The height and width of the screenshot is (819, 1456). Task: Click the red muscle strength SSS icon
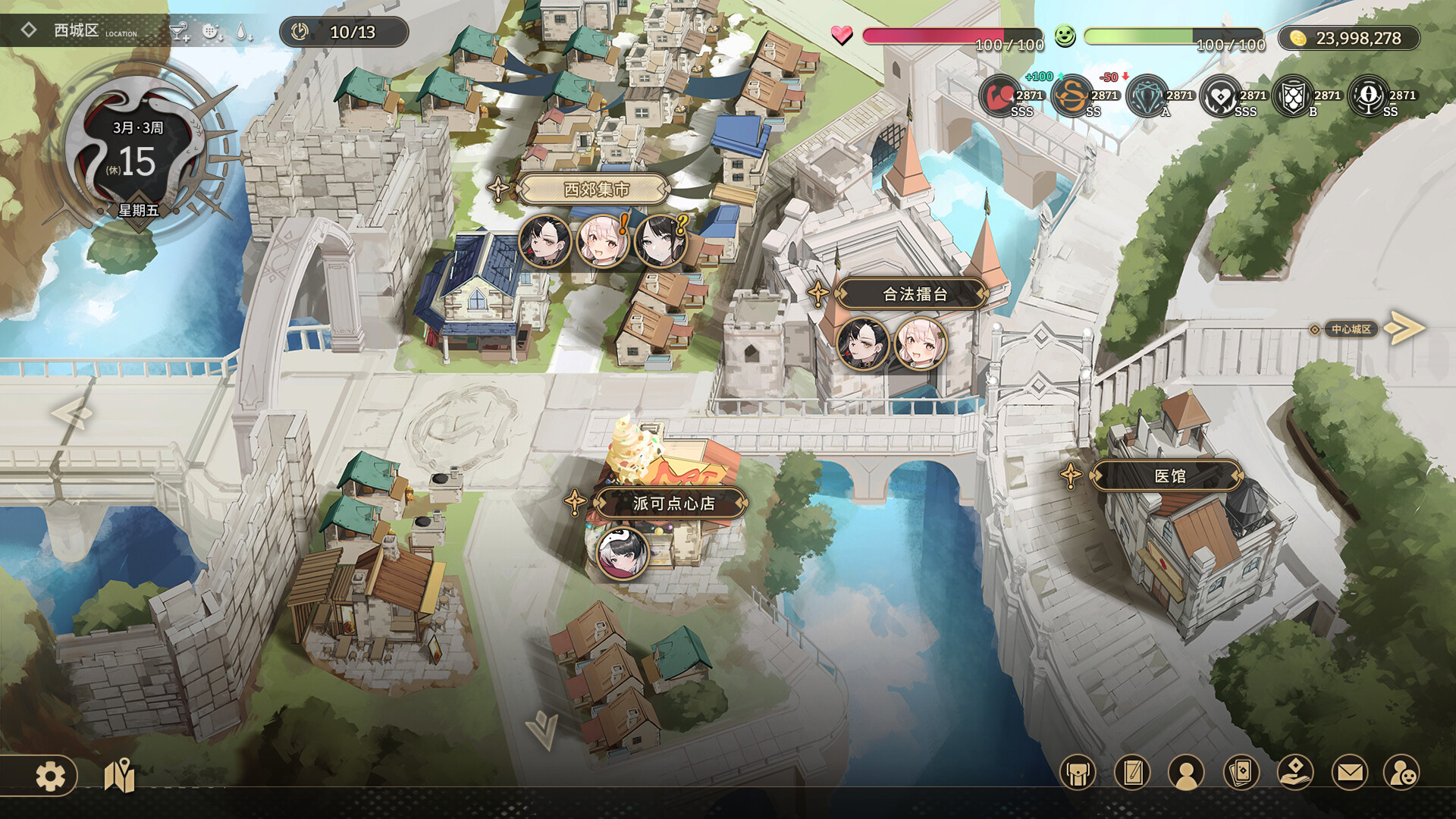pyautogui.click(x=998, y=96)
